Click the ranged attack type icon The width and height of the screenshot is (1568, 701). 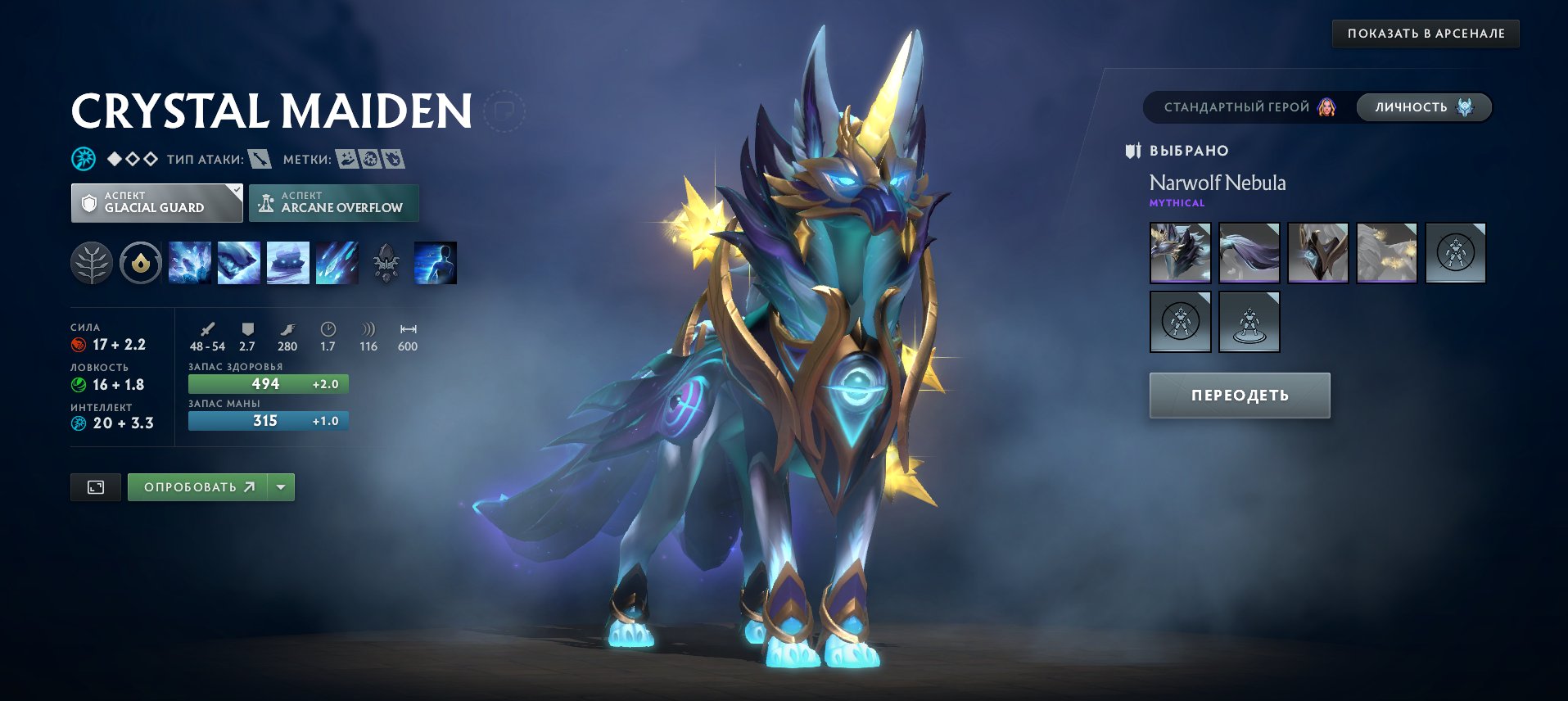(x=260, y=160)
